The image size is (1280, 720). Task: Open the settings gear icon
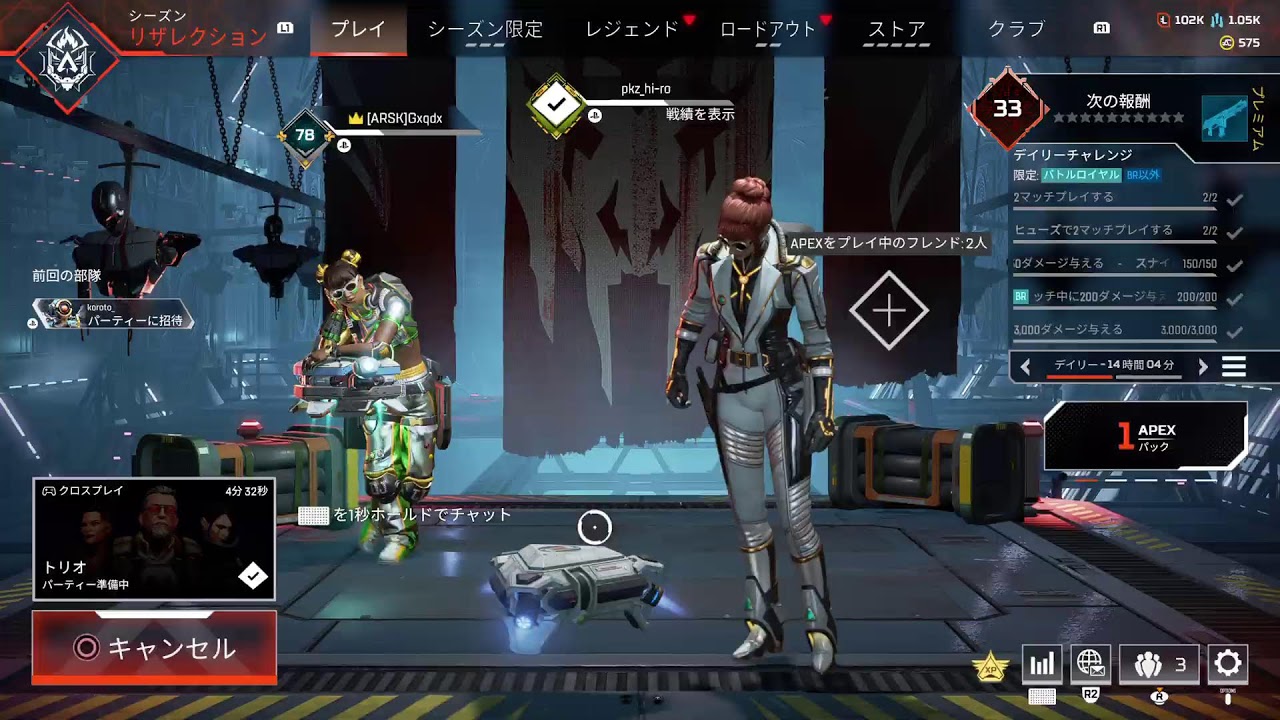pos(1227,663)
